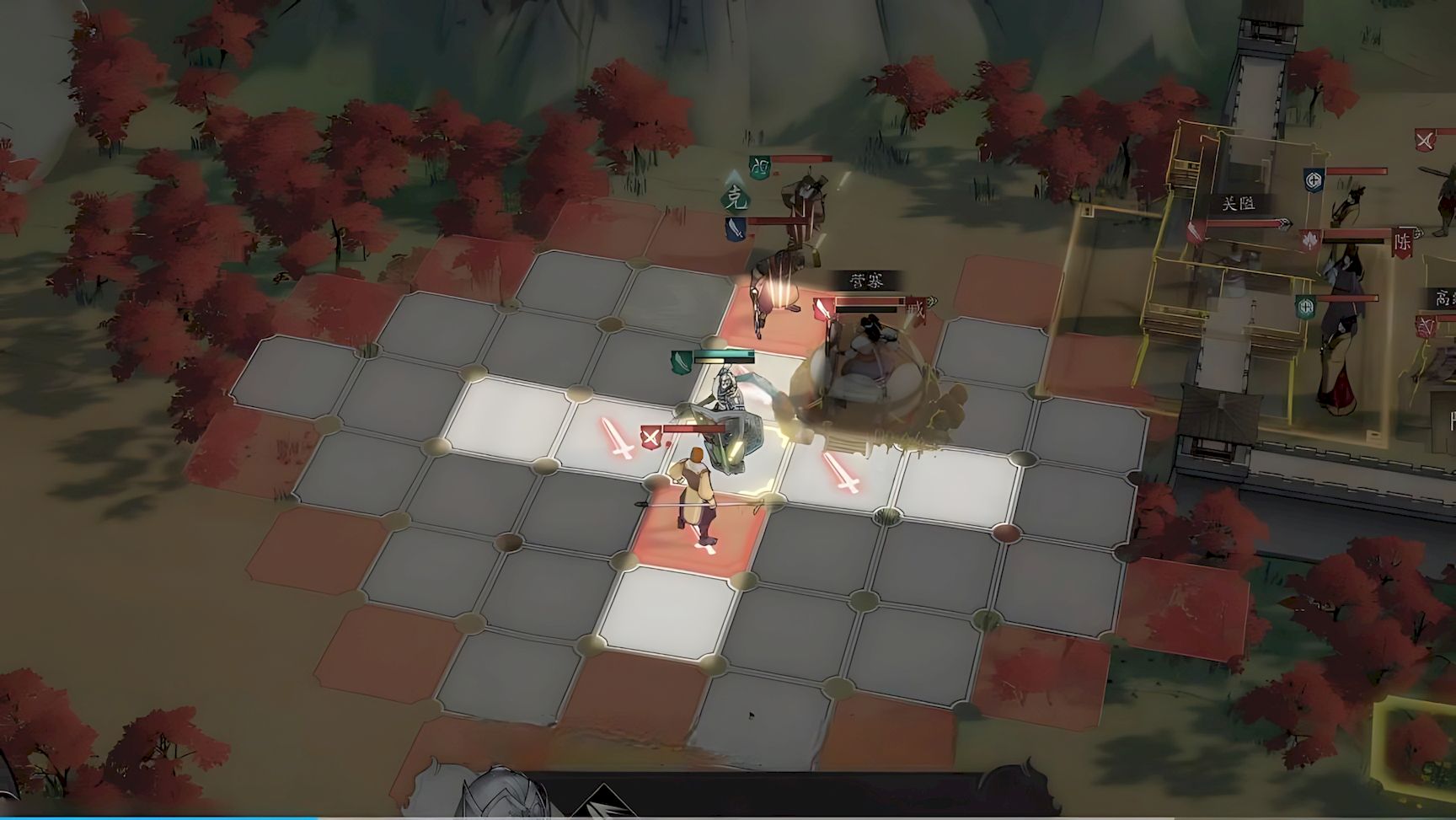Choose the sword-marked tile below the camp

click(843, 472)
